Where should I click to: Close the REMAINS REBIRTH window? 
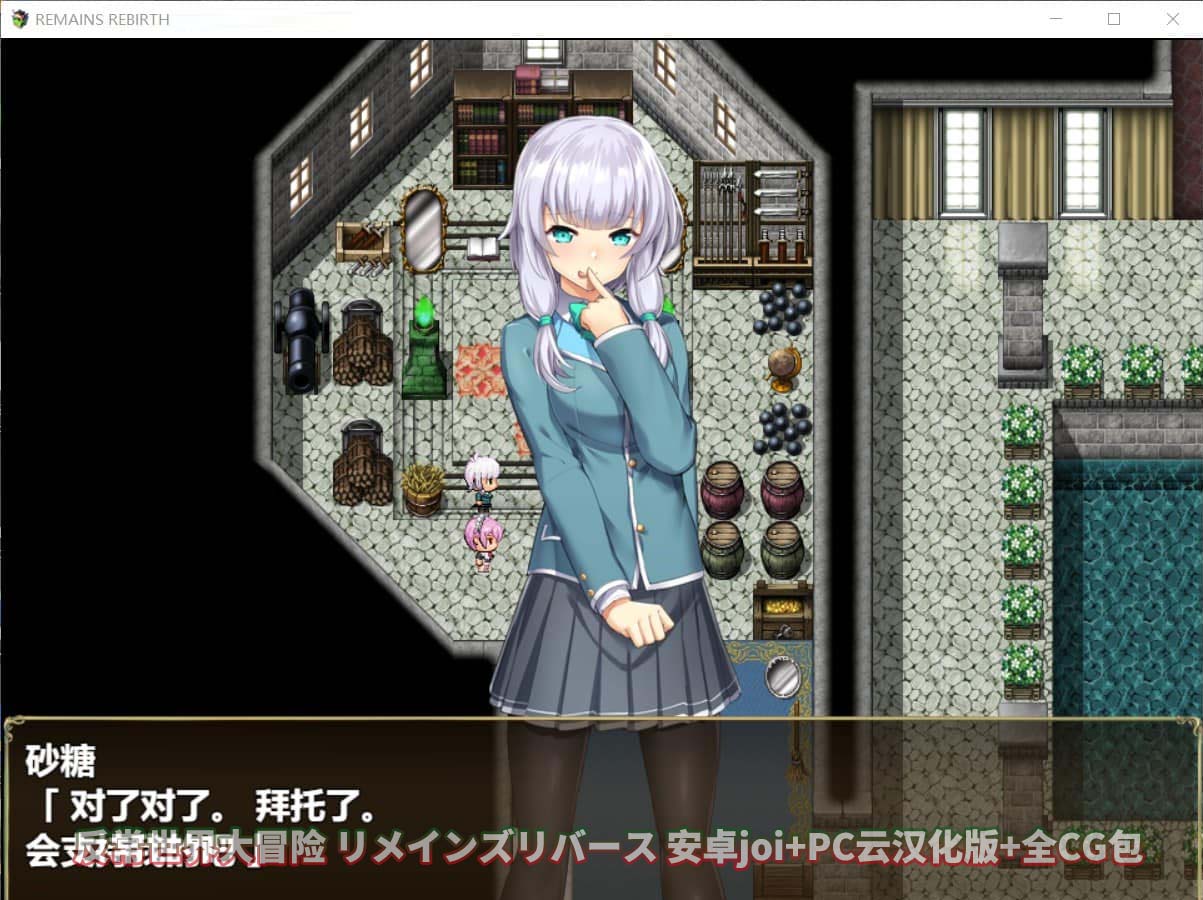tap(1173, 19)
